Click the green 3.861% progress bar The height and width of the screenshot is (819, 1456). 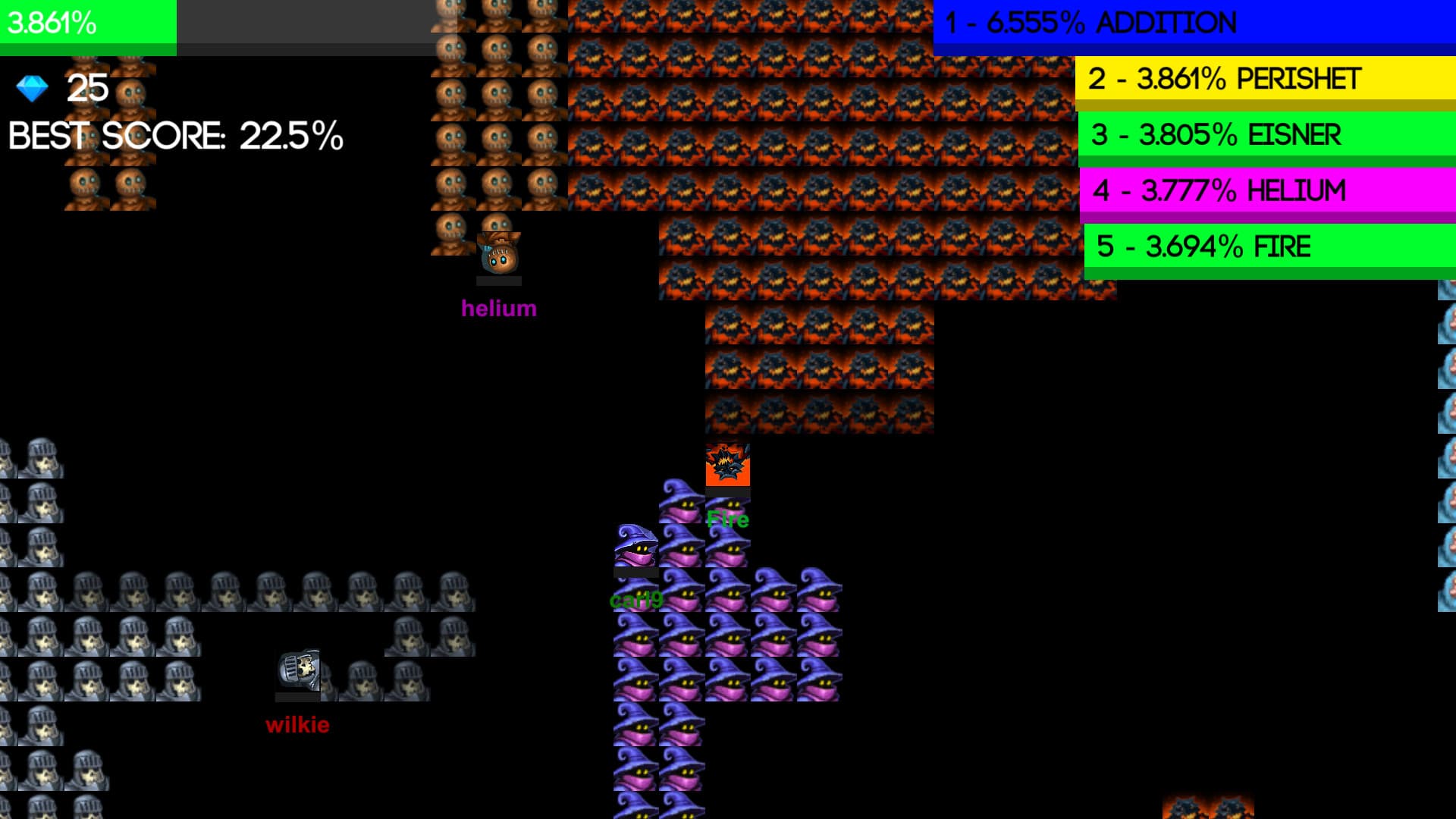tap(87, 23)
